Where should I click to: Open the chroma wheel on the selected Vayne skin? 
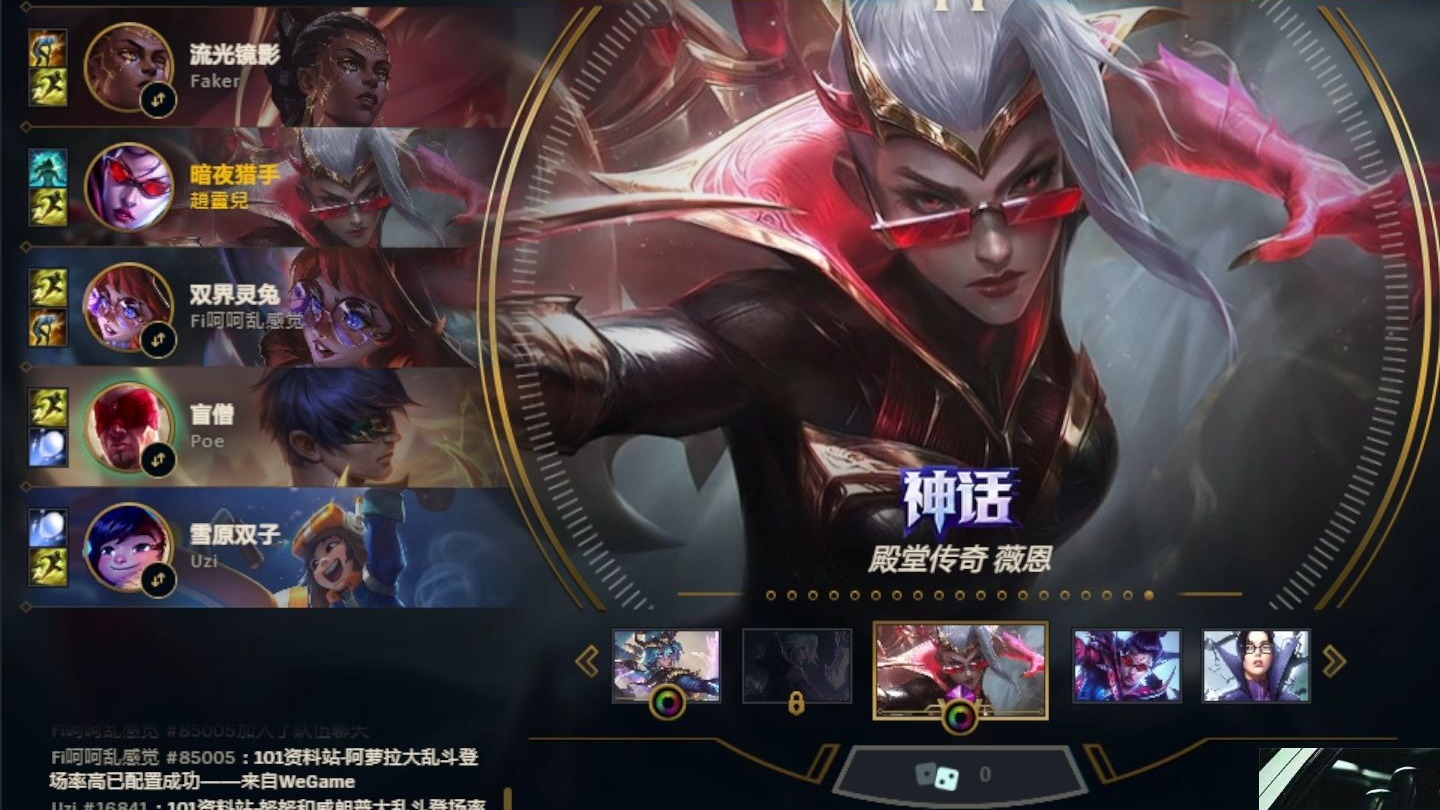960,717
